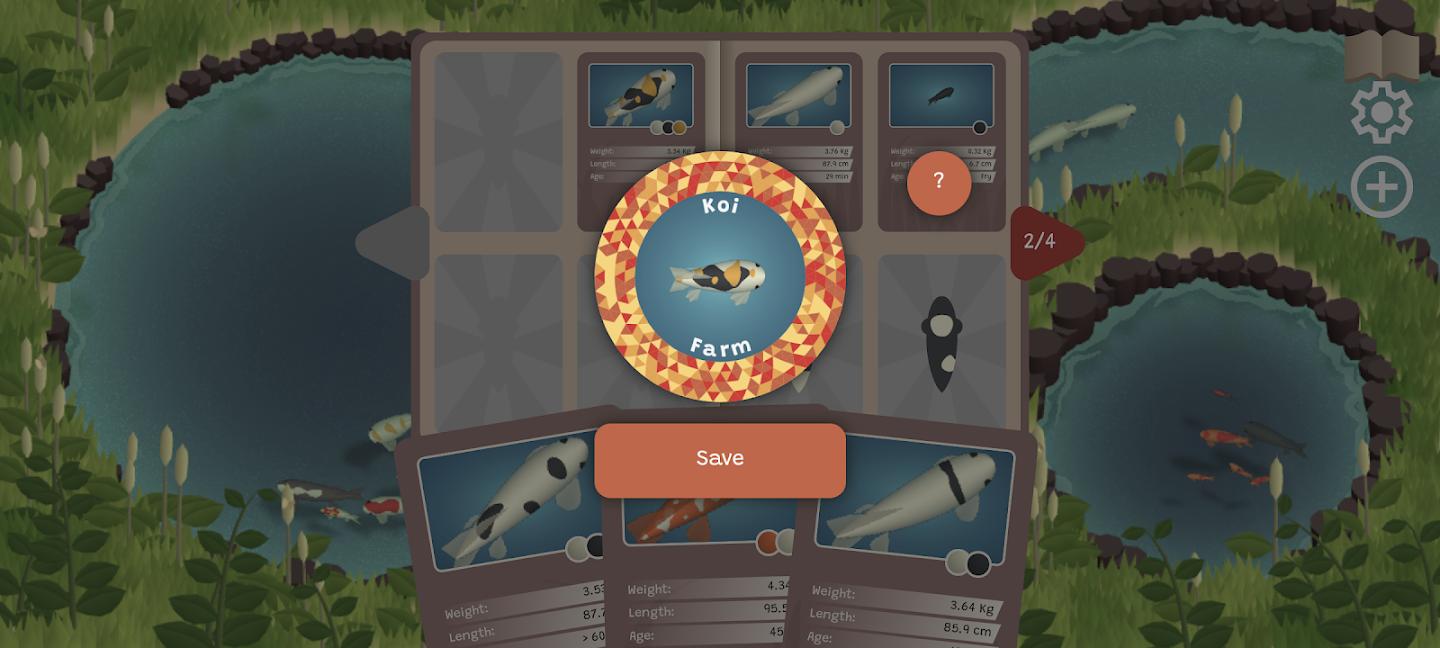This screenshot has width=1440, height=648.
Task: Click the plus circle icon
Action: (x=1381, y=187)
